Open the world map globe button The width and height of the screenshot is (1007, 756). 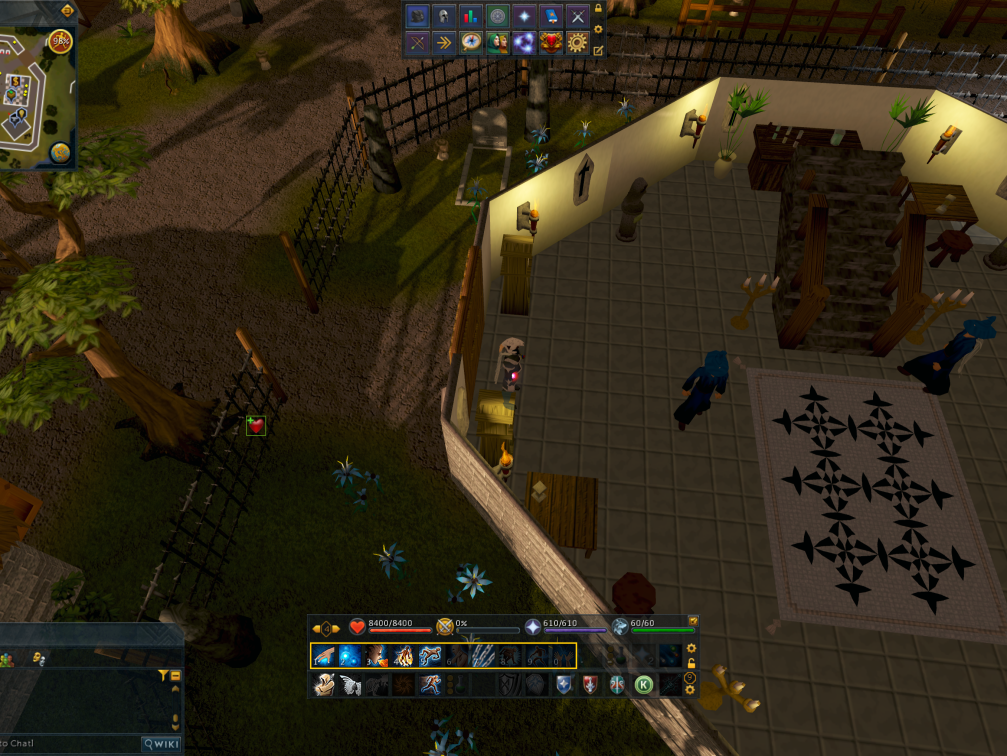click(x=60, y=153)
